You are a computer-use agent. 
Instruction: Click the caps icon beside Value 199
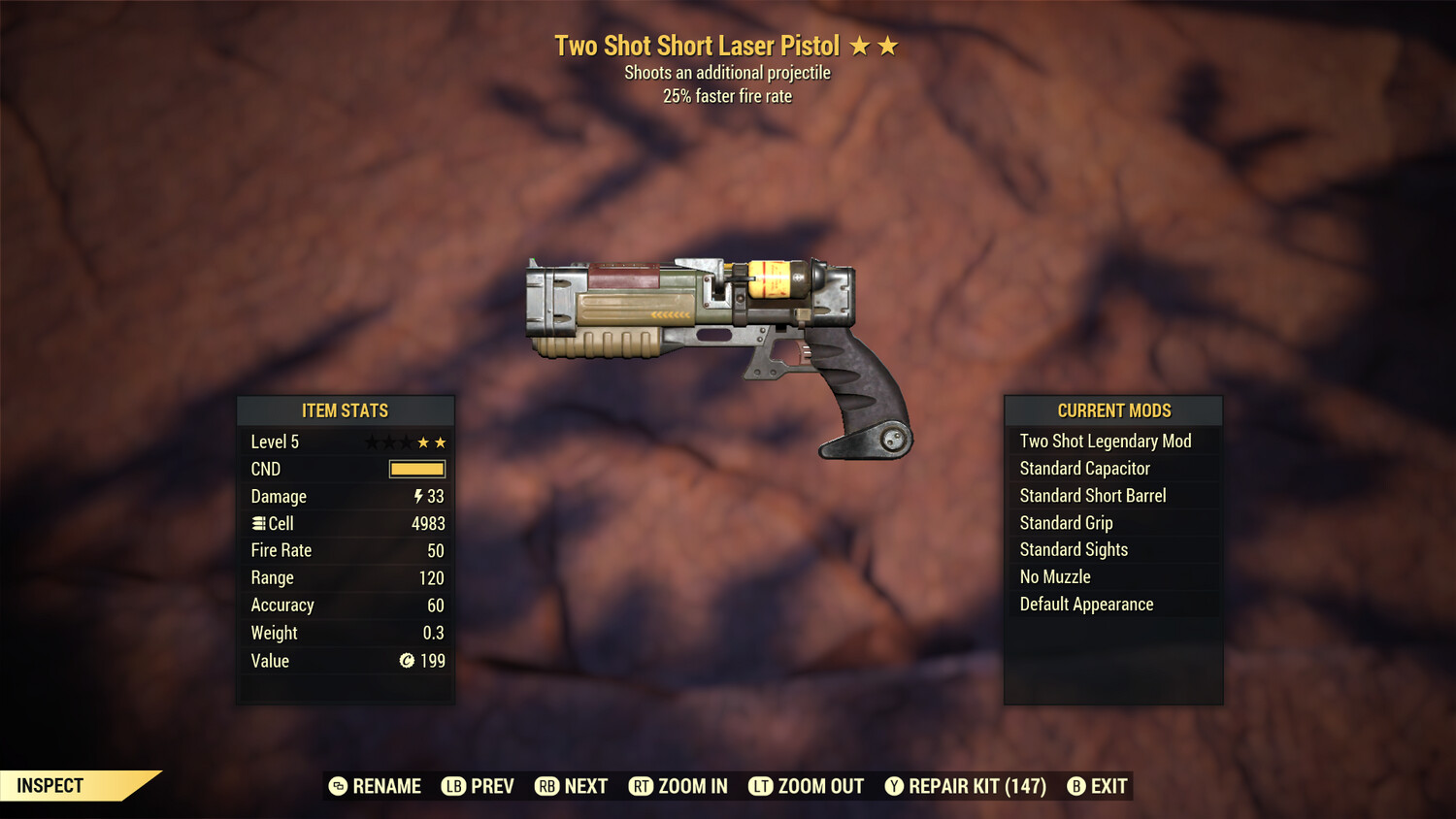click(406, 661)
